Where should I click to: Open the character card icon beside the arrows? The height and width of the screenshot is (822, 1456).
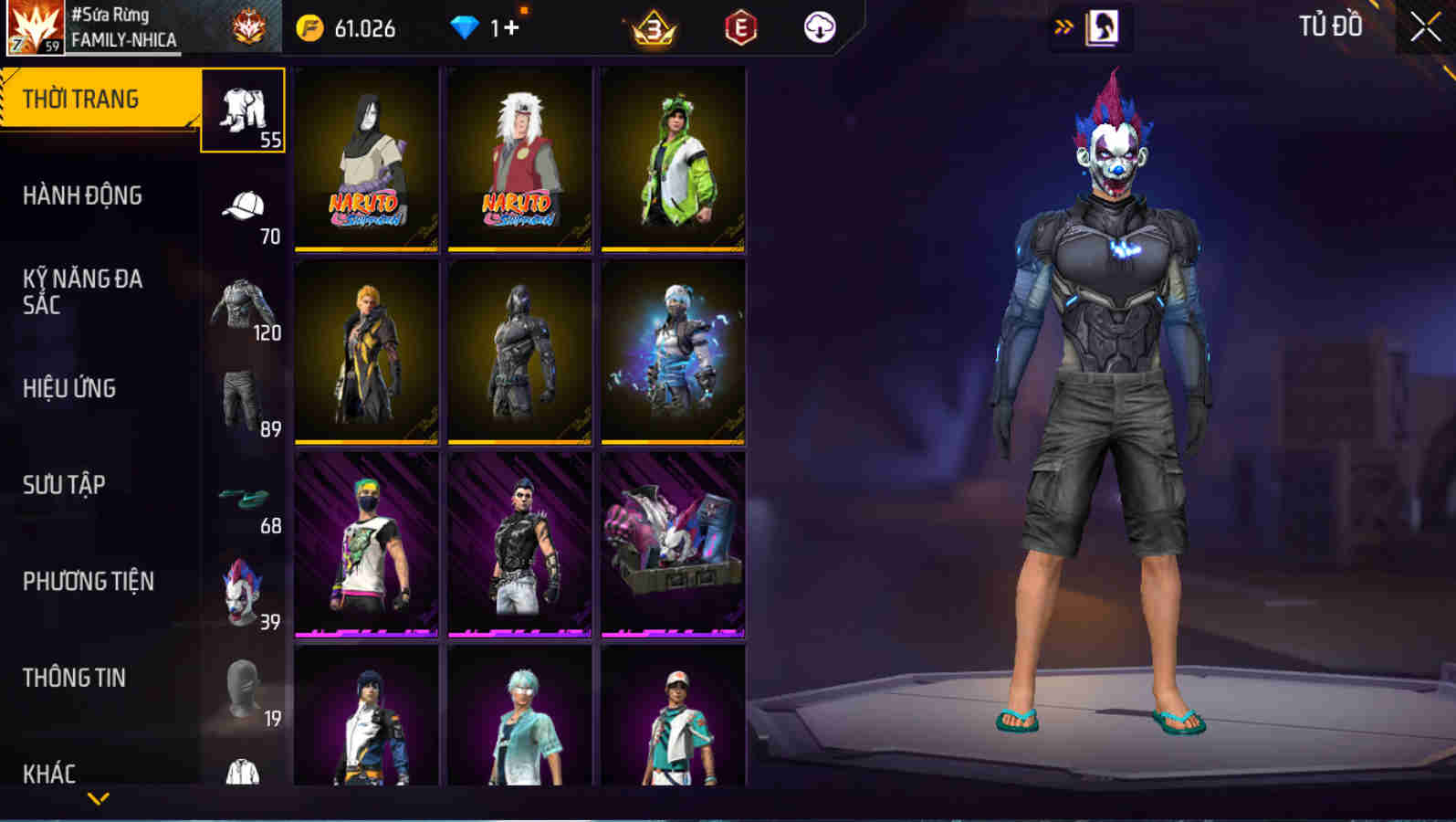(x=1102, y=26)
